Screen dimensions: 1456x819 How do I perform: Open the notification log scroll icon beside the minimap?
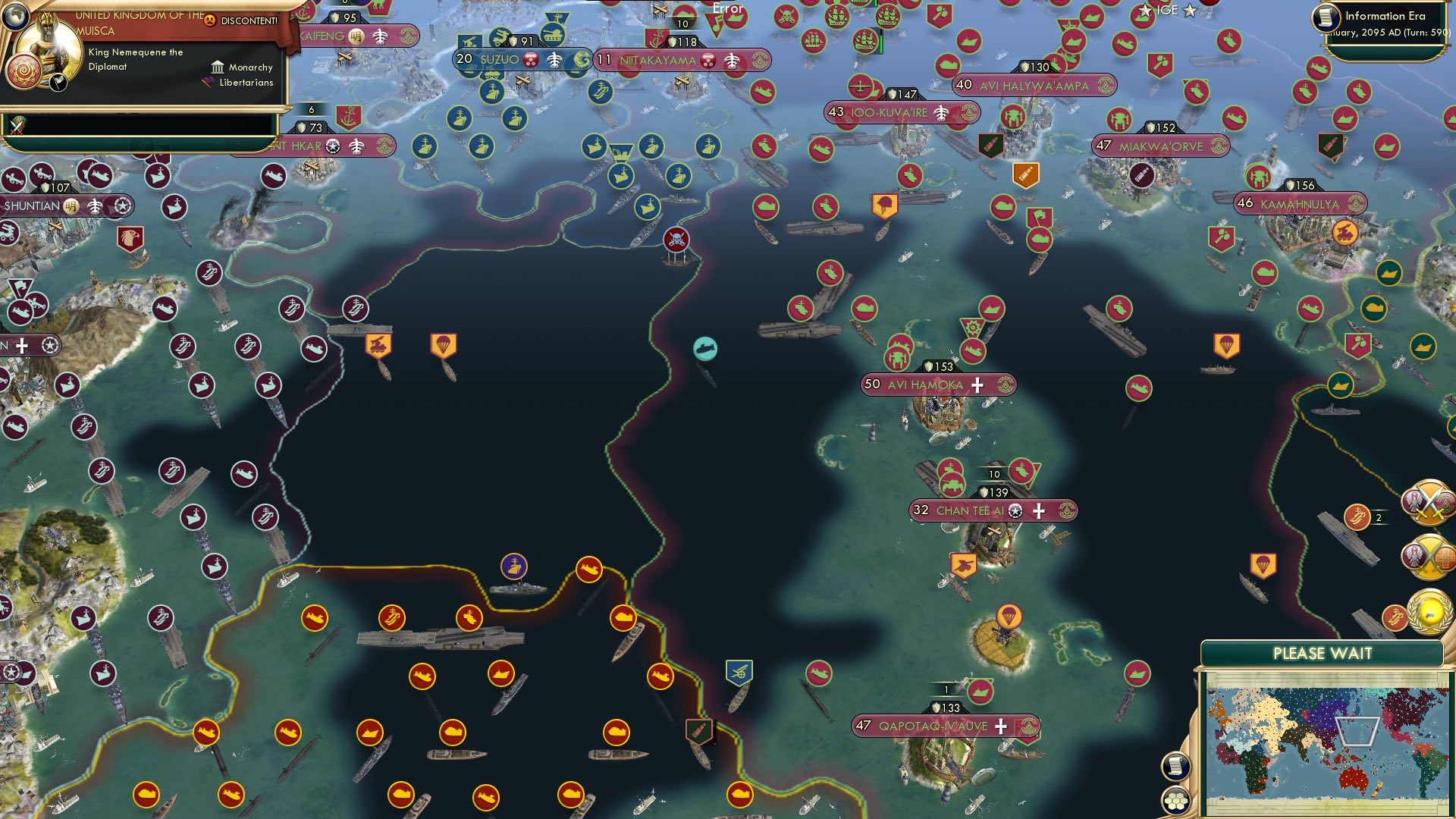pos(1175,764)
